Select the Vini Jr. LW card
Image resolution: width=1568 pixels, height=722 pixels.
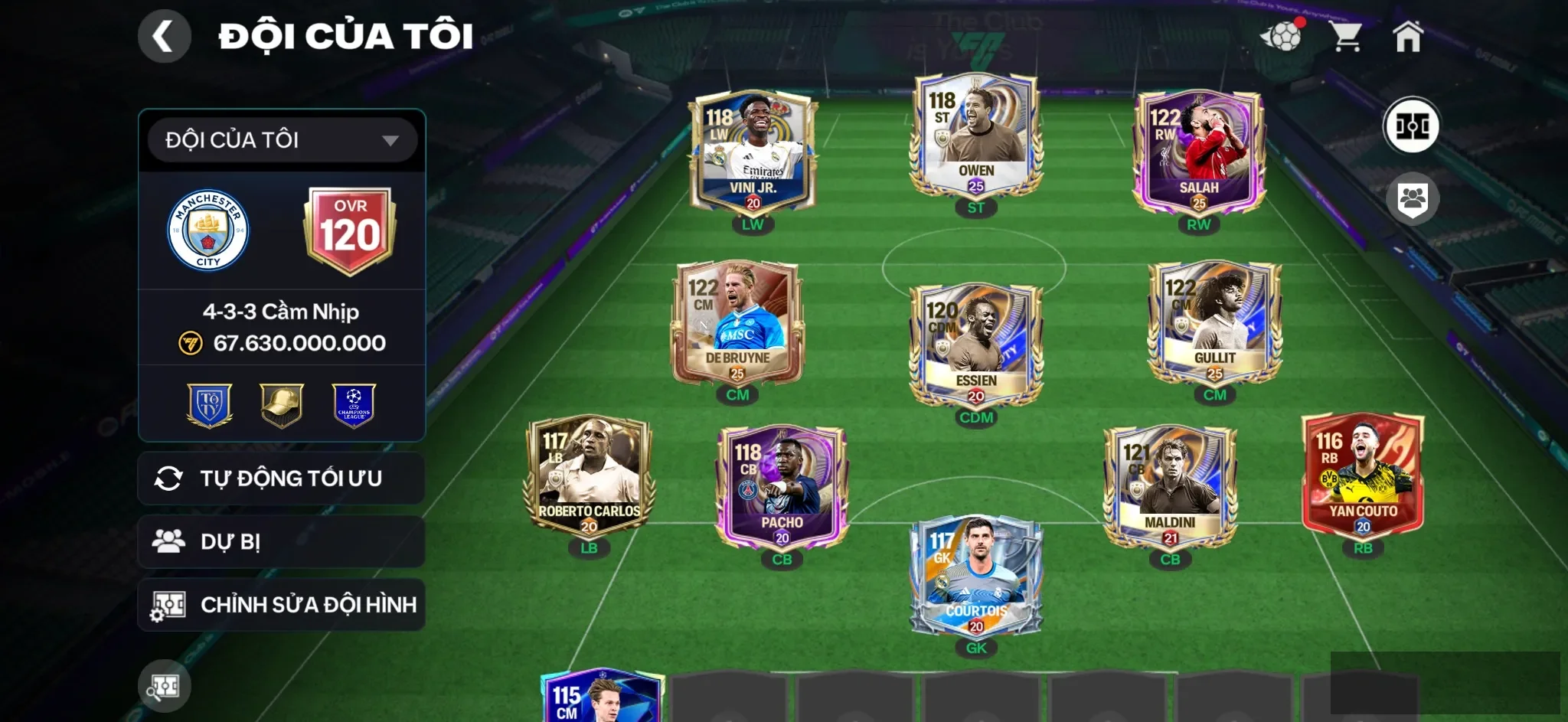(x=753, y=153)
